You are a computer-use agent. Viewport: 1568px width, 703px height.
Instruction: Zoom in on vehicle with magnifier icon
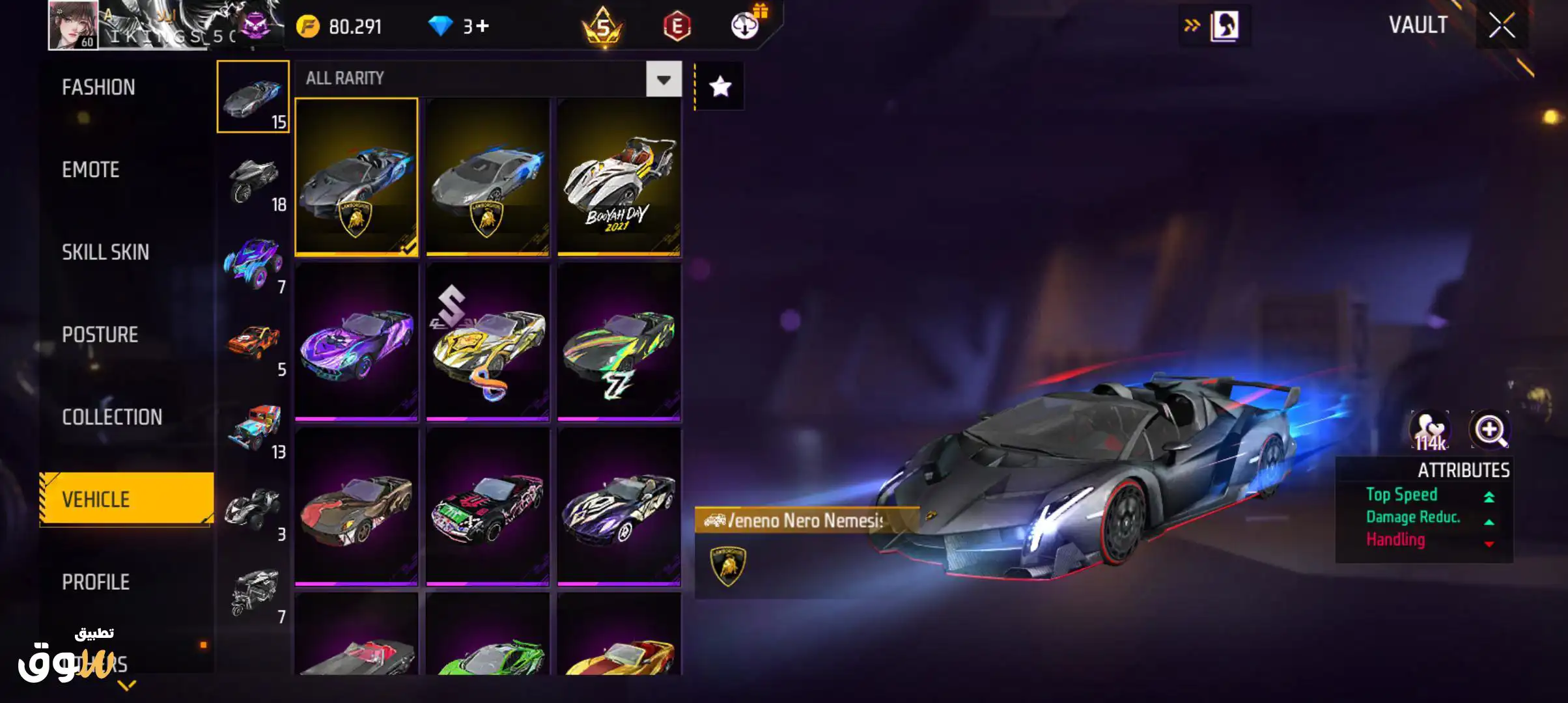(1489, 430)
